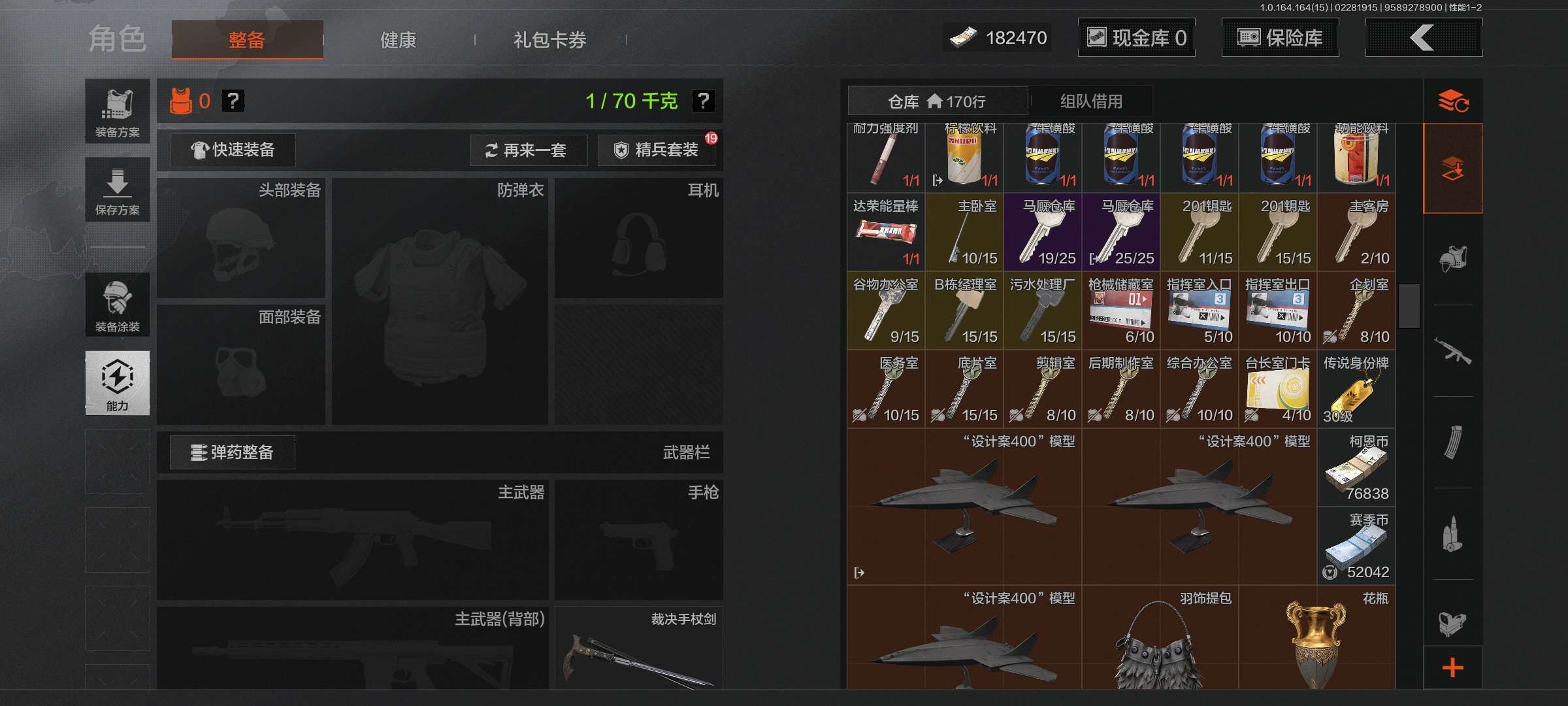The width and height of the screenshot is (1568, 706).
Task: Click the 快速装备 quick equip toggle
Action: pos(232,150)
